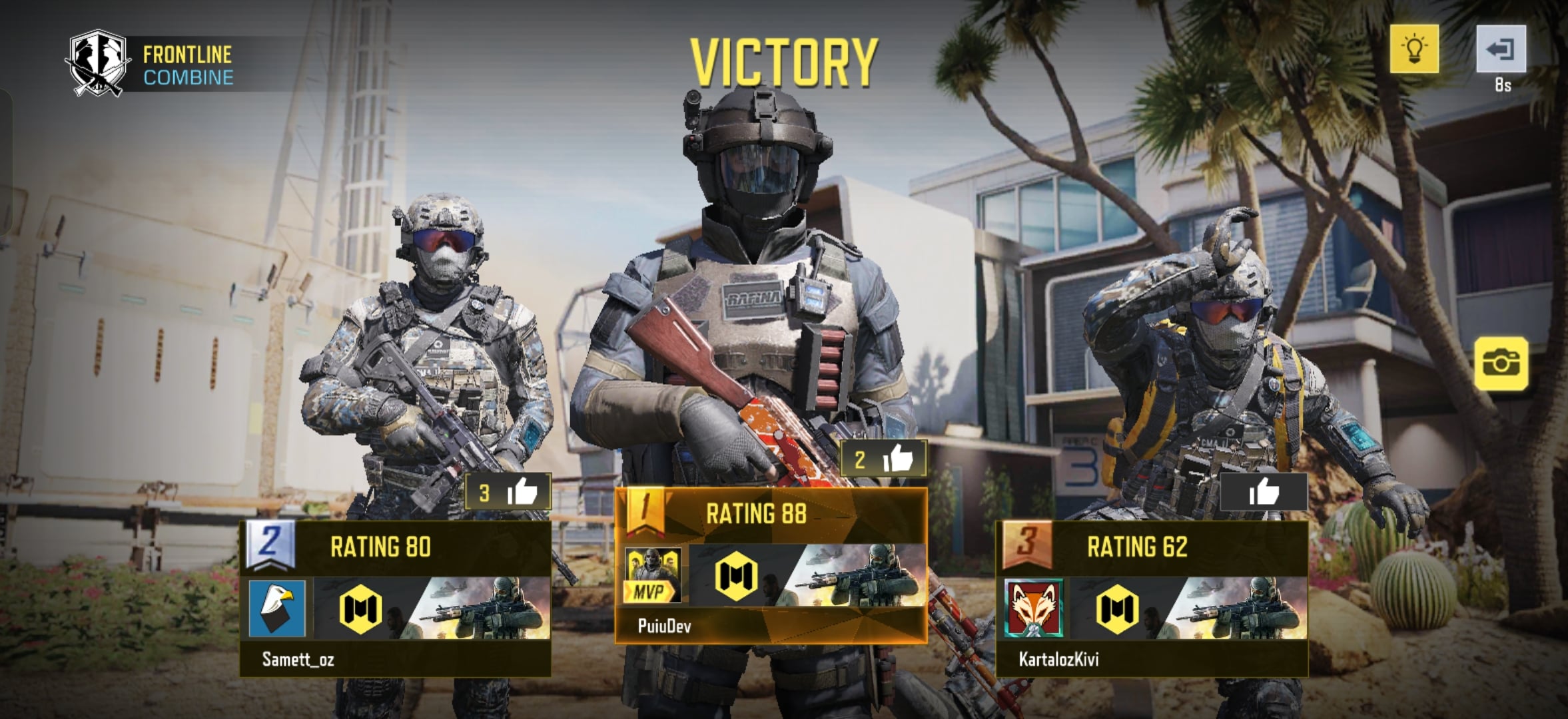Exit the victory screen with the arrow button

click(1501, 49)
